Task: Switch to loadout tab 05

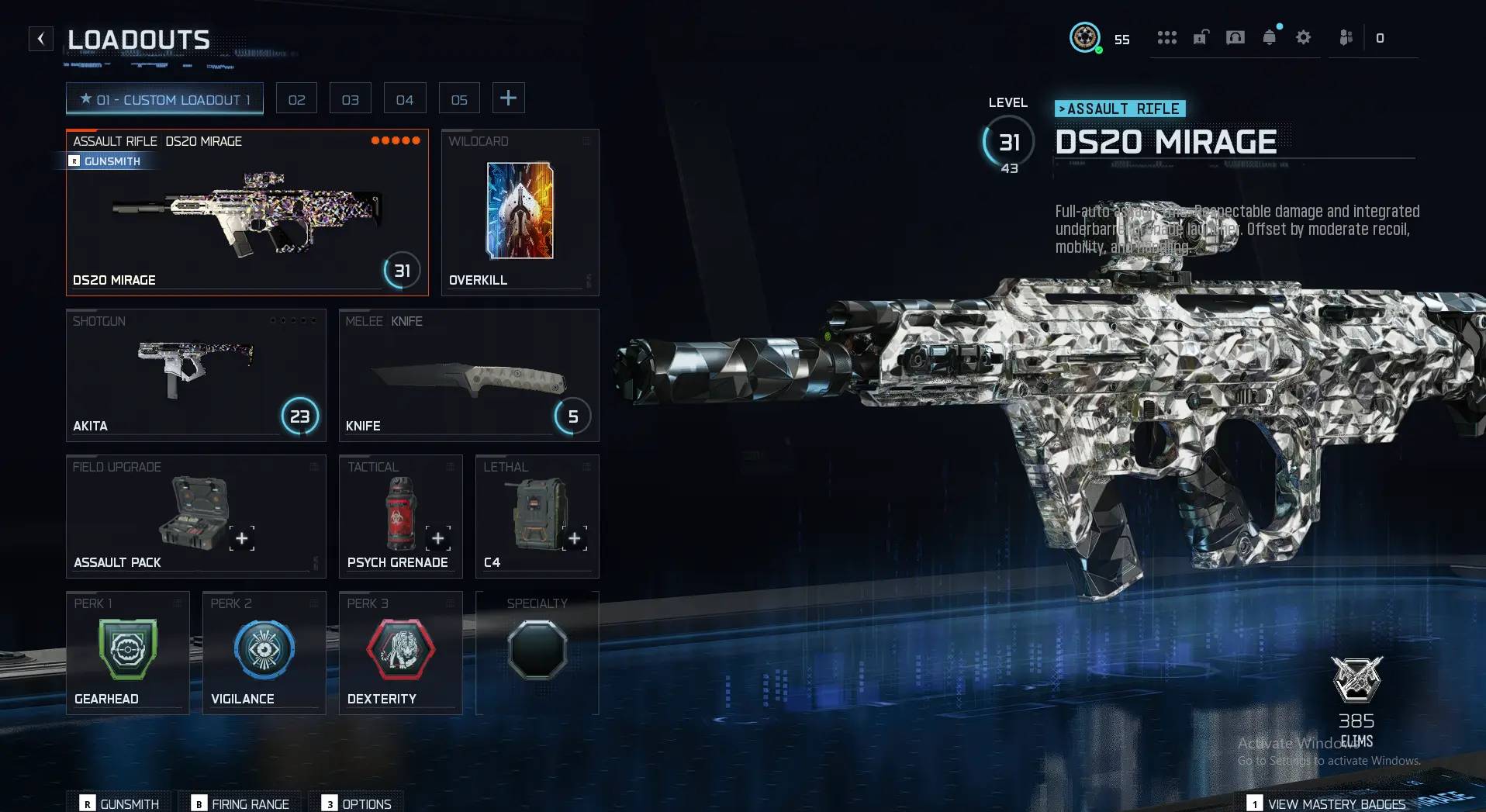Action: click(459, 98)
